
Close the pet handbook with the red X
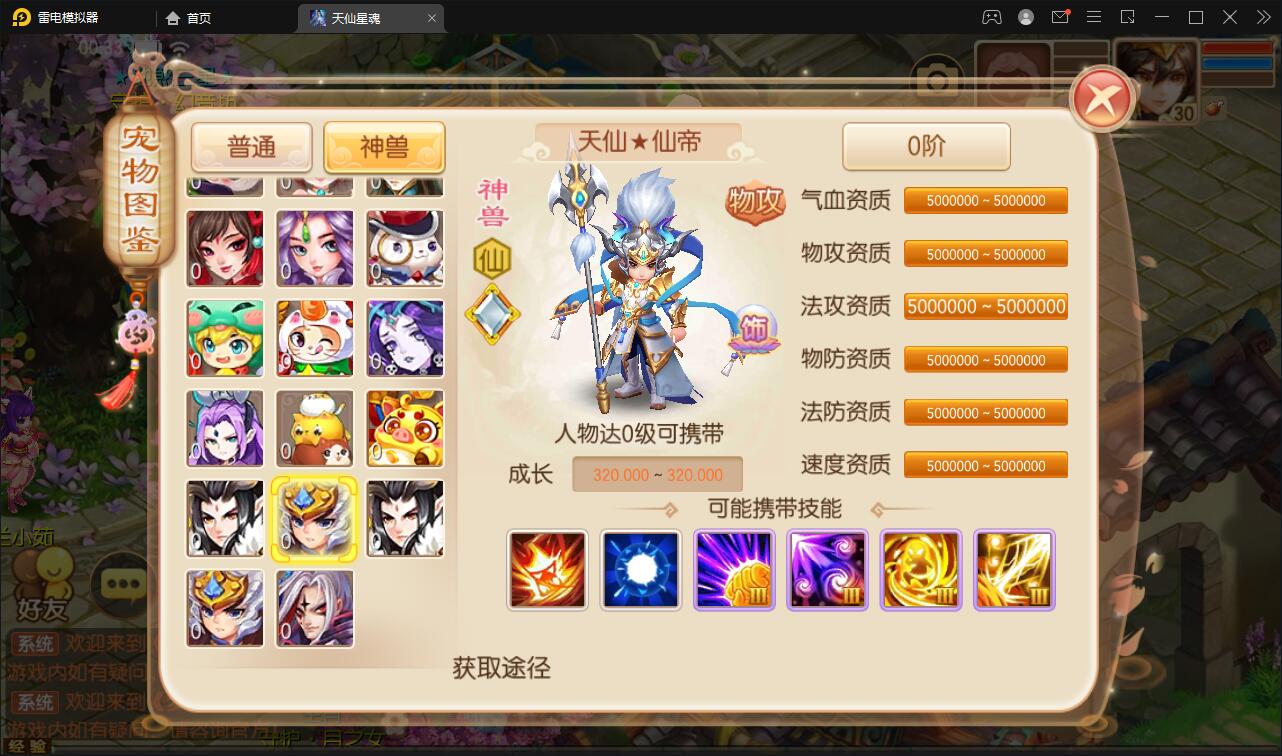pyautogui.click(x=1100, y=96)
